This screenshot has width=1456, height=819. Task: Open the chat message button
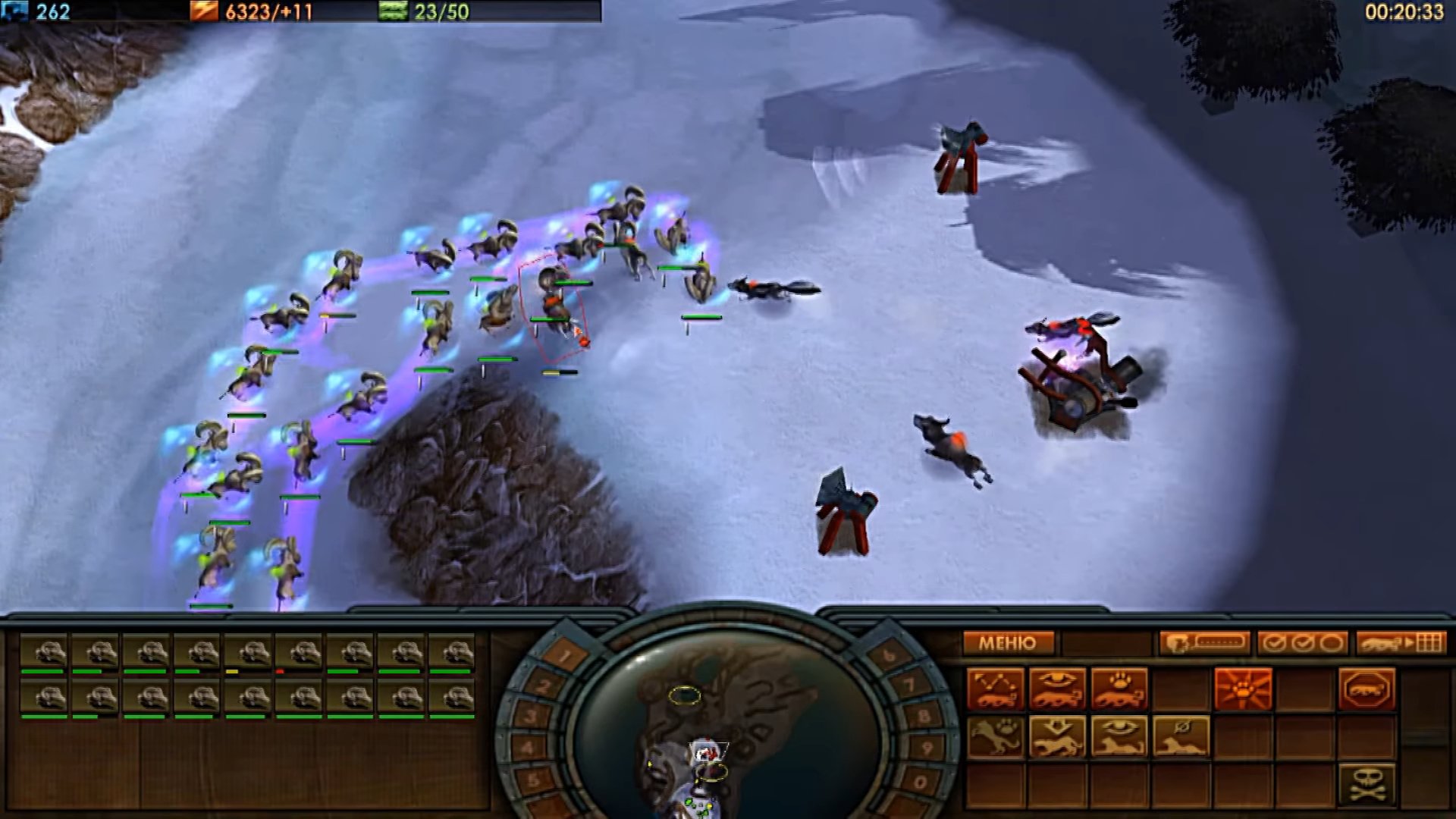1203,644
